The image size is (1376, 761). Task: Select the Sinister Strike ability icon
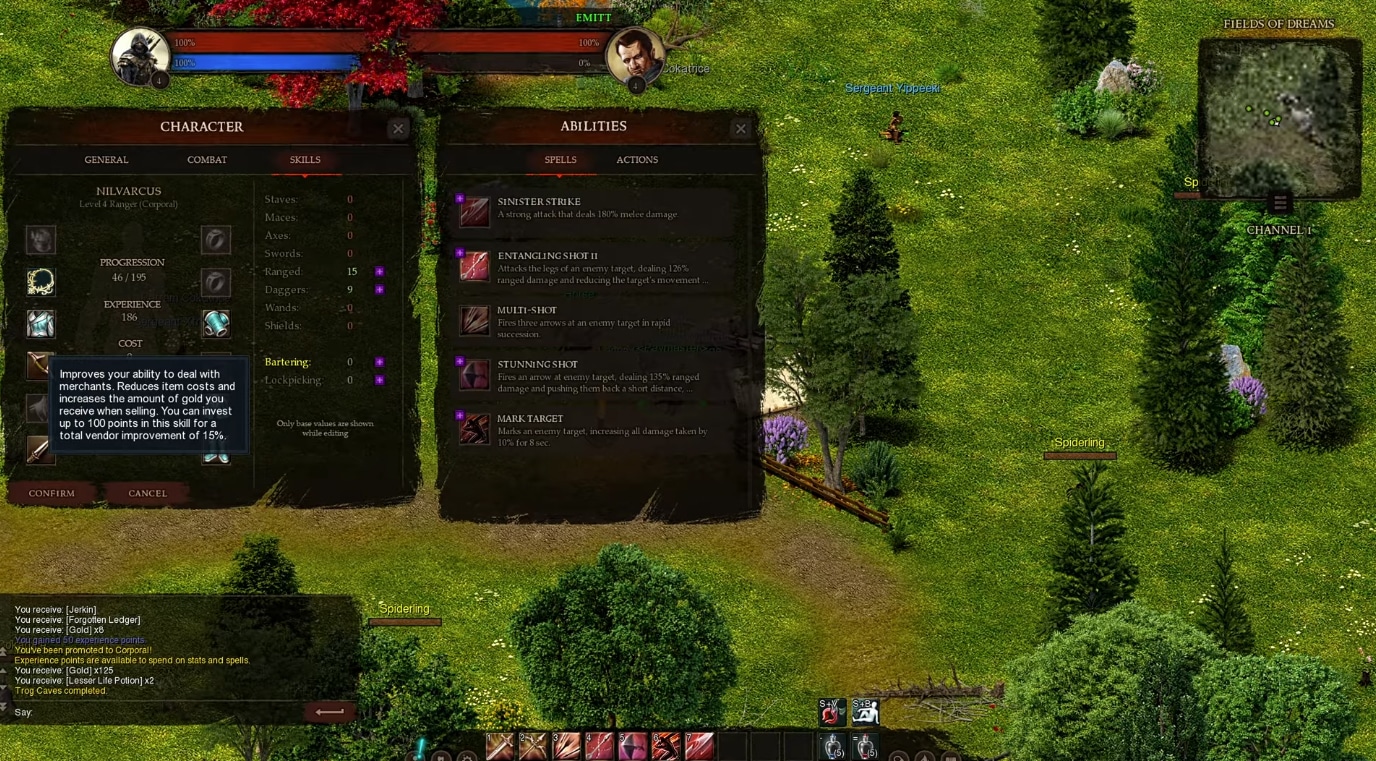click(x=474, y=210)
